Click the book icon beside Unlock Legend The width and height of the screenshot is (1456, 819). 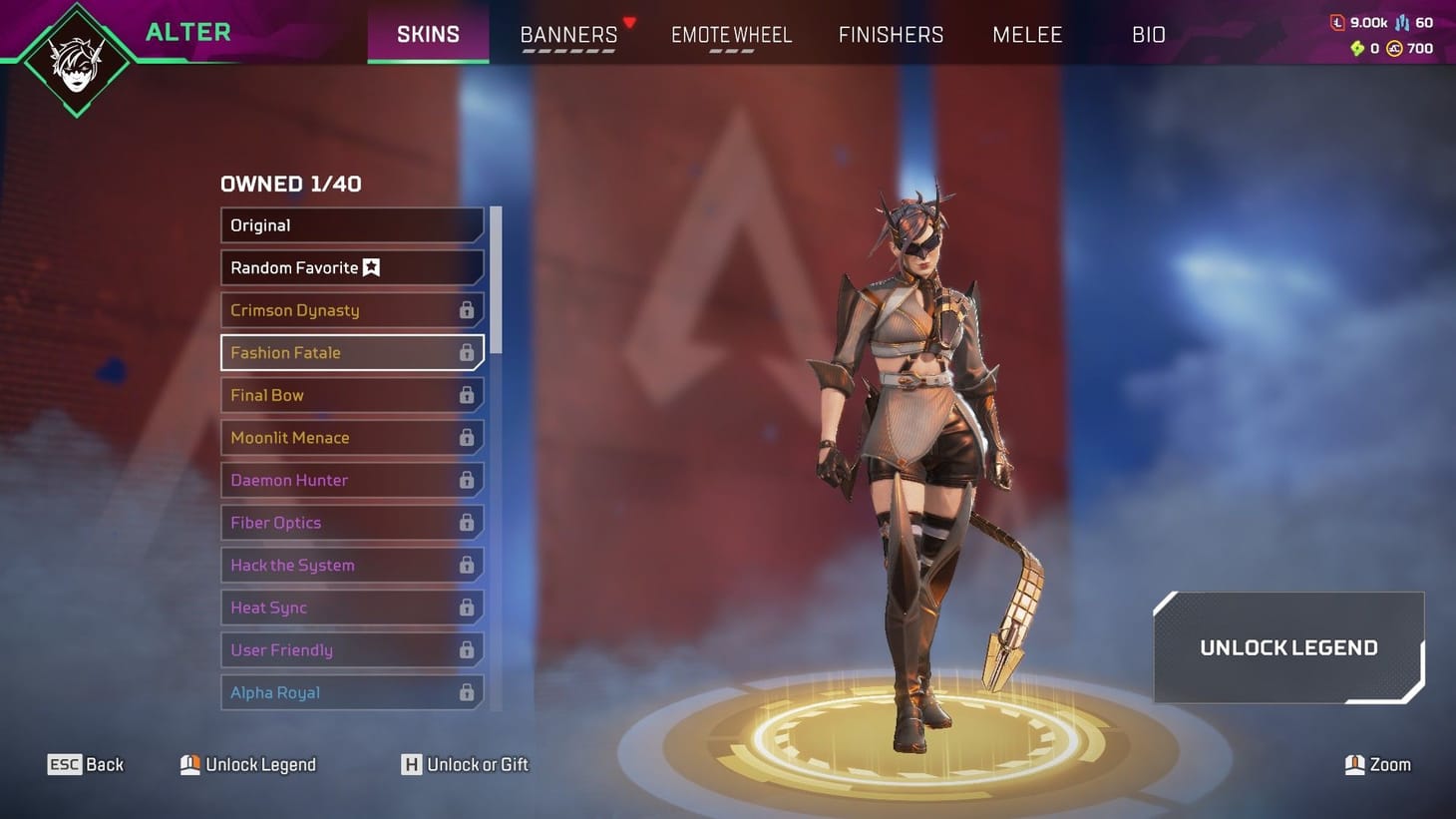[189, 764]
